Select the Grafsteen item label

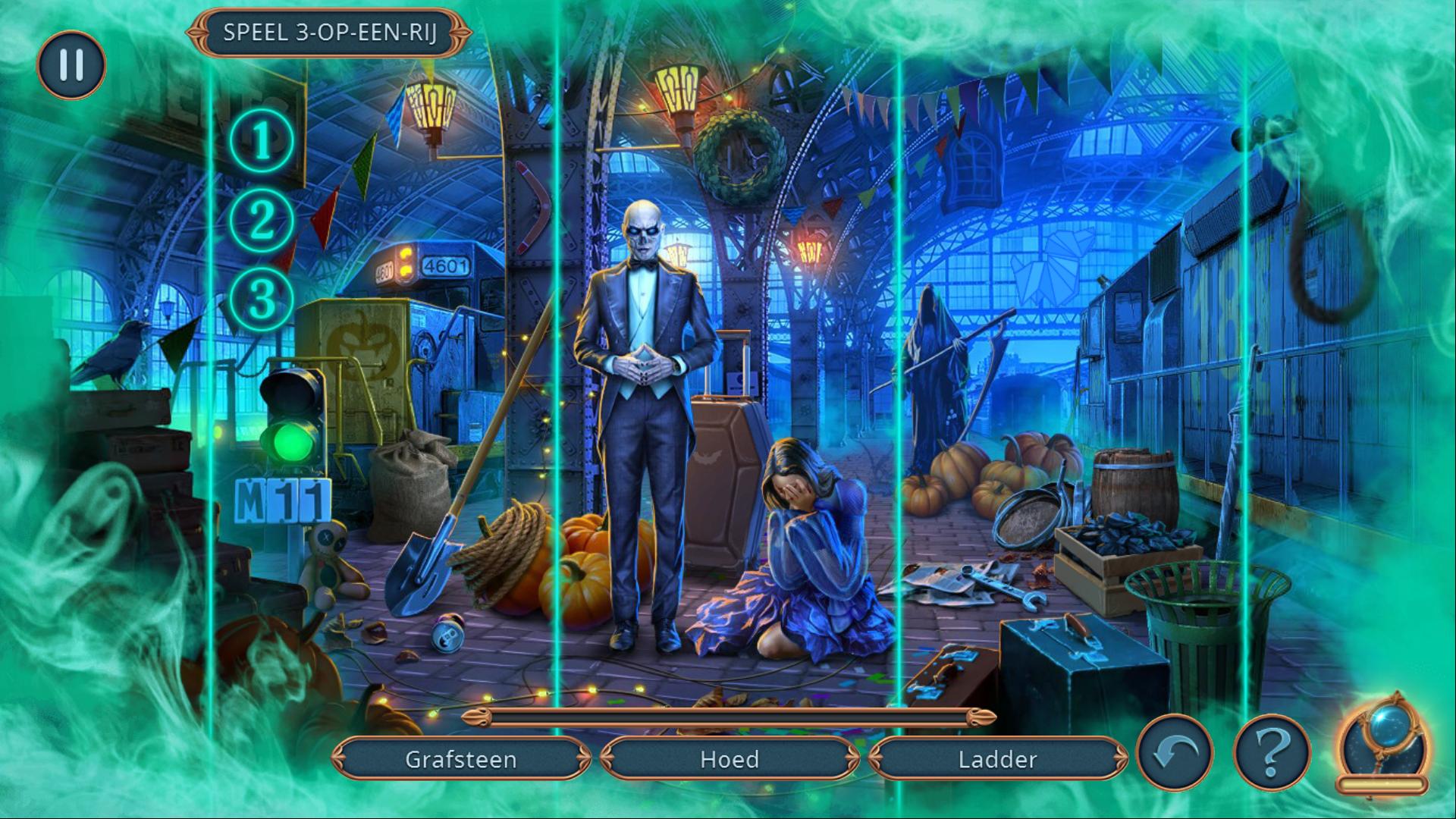tap(461, 759)
